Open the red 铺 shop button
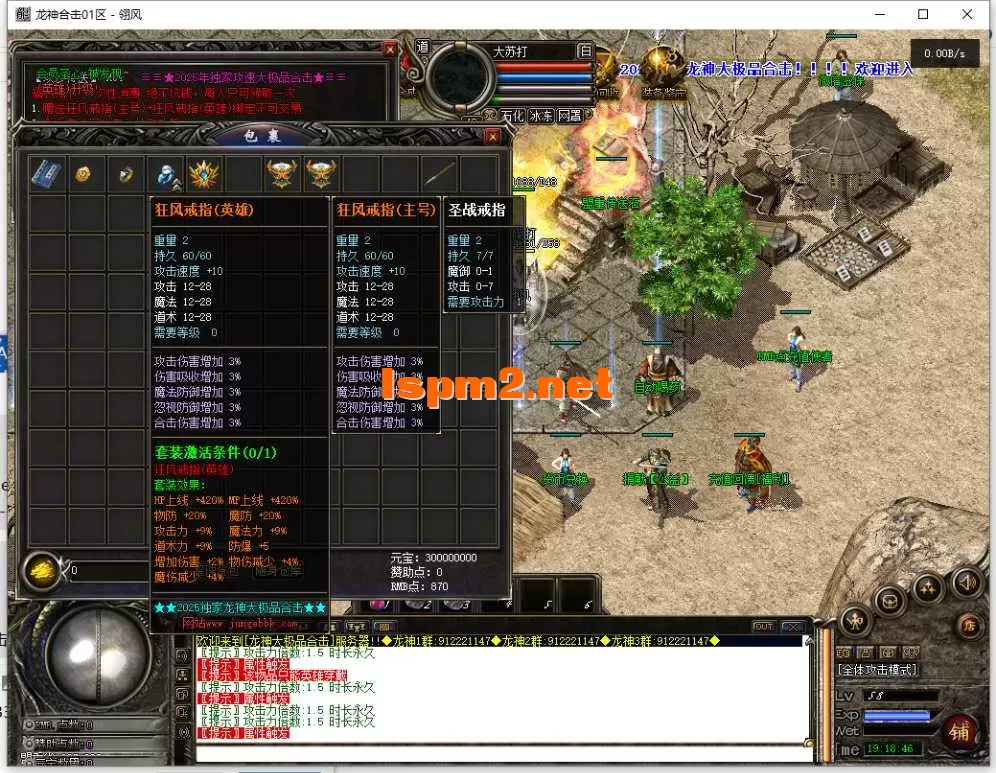The height and width of the screenshot is (773, 996). pyautogui.click(x=959, y=731)
